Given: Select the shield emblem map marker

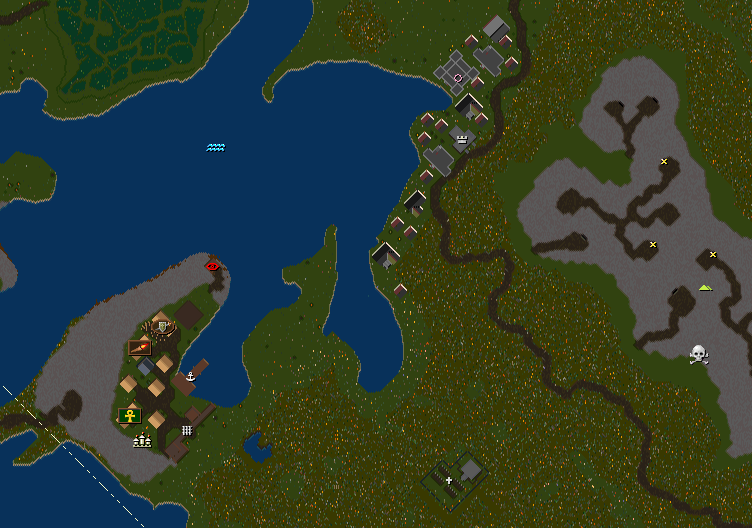Looking at the screenshot, I should tap(161, 326).
